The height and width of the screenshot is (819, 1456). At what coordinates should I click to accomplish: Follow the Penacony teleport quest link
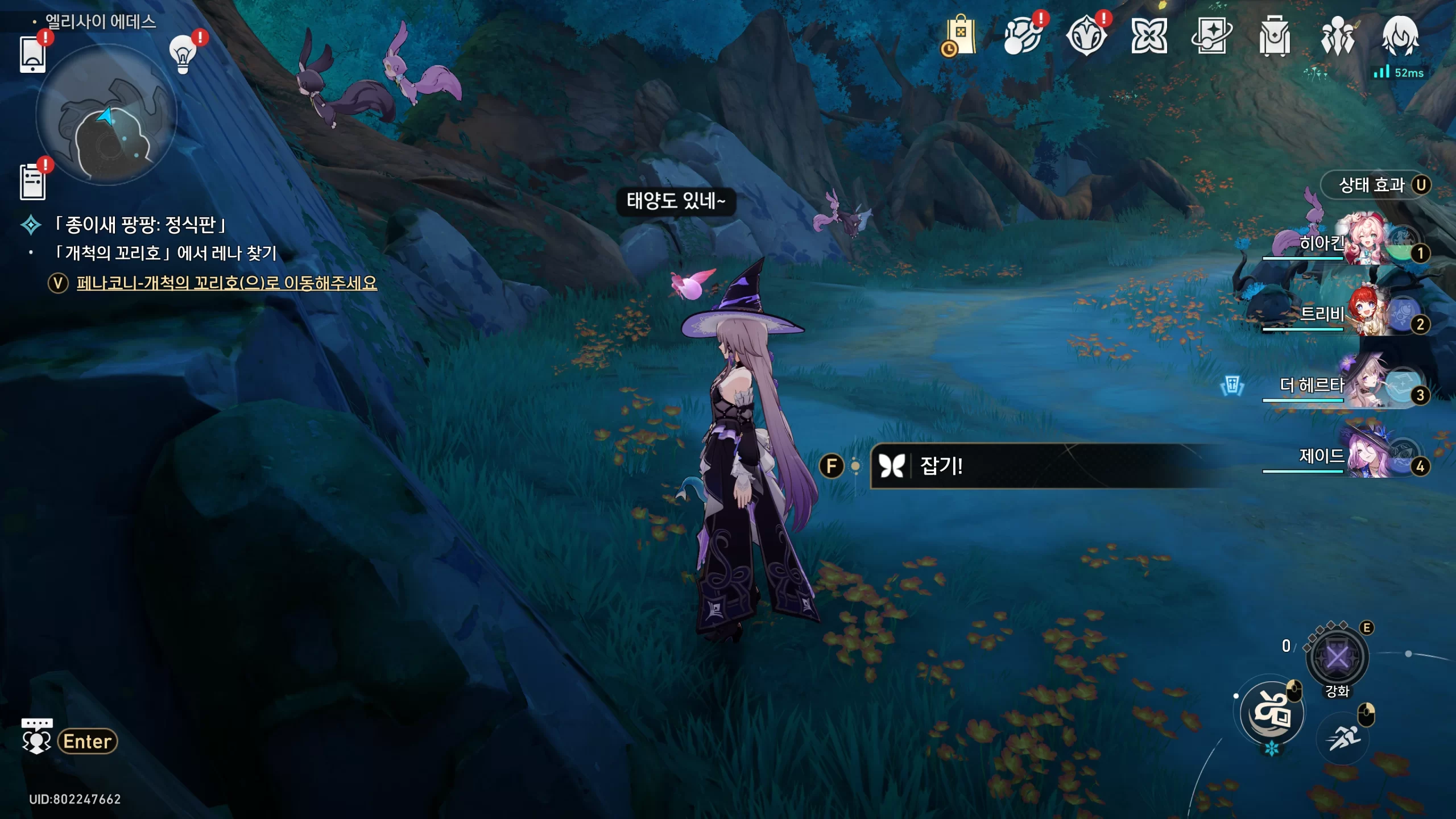[226, 283]
